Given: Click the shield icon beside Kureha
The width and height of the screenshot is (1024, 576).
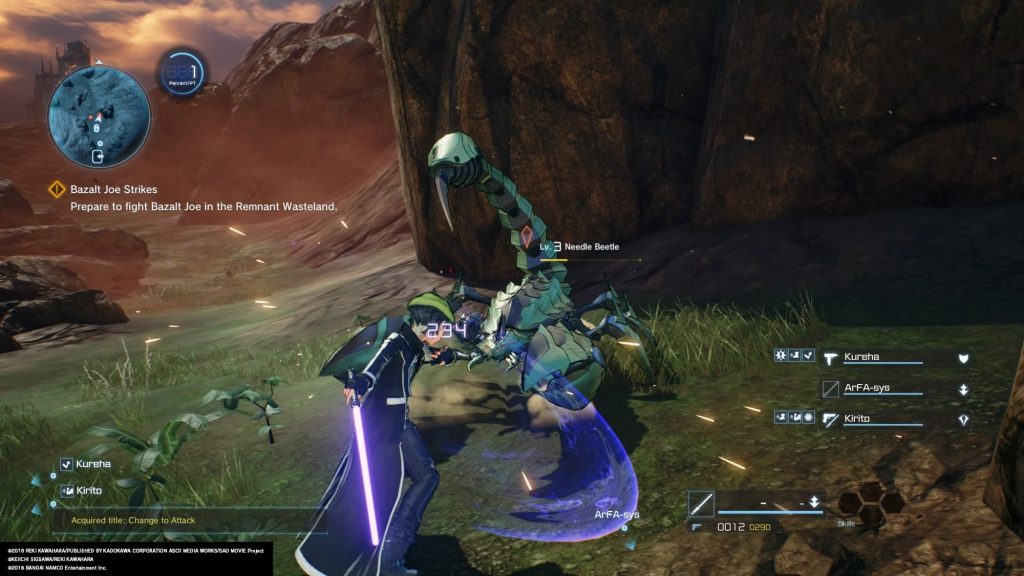Looking at the screenshot, I should coord(963,357).
